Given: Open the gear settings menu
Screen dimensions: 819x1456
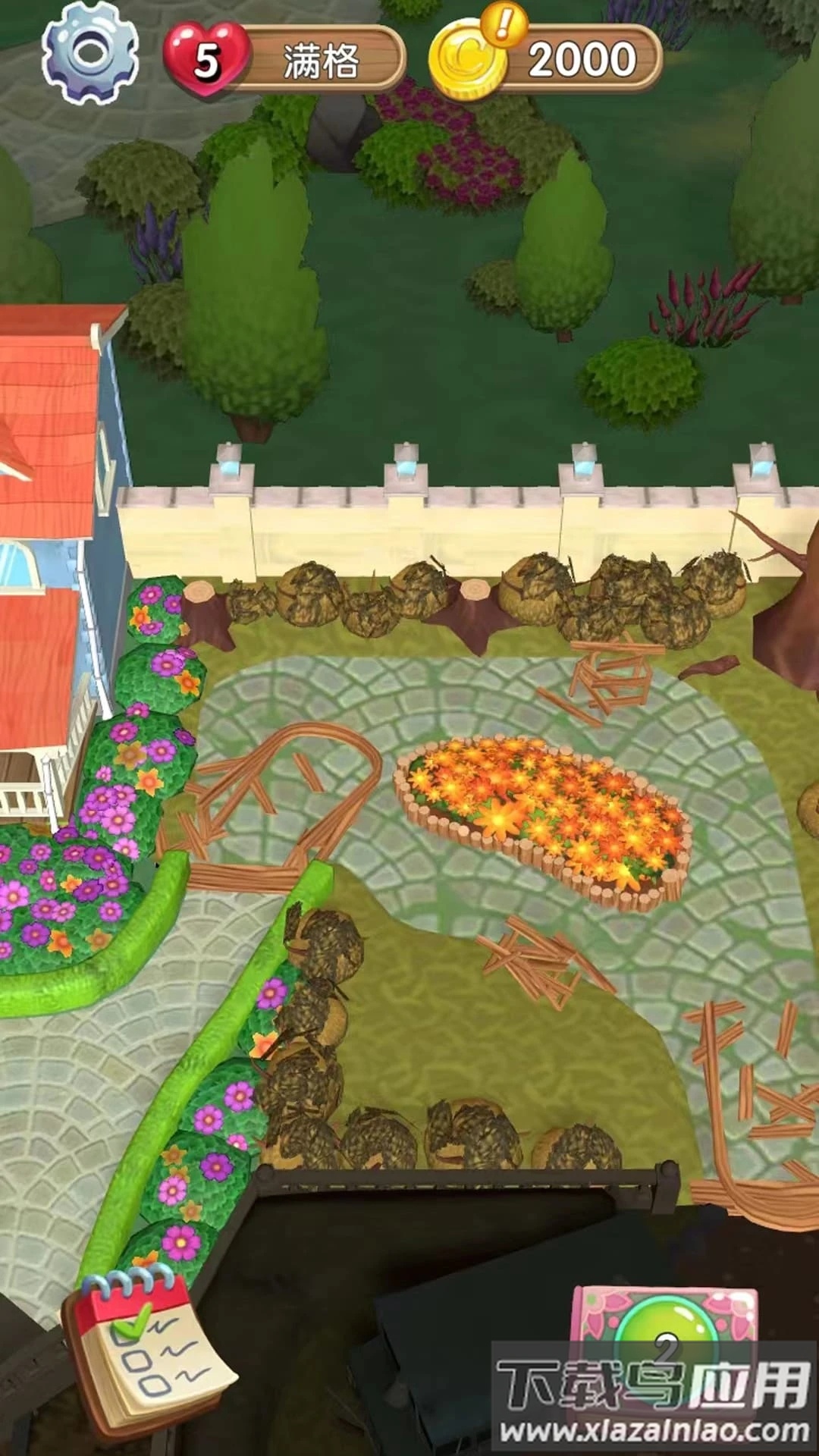Looking at the screenshot, I should (x=90, y=52).
